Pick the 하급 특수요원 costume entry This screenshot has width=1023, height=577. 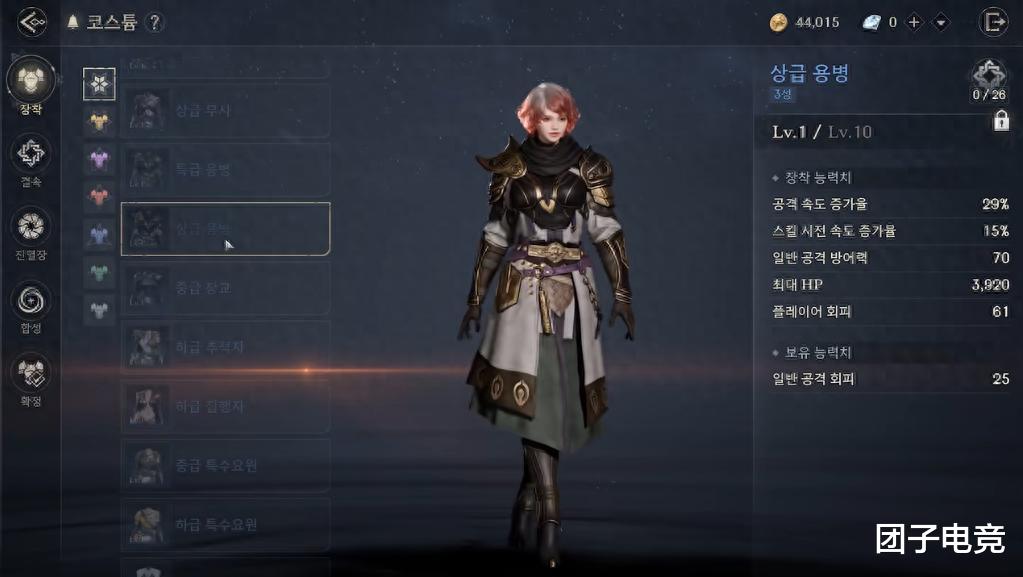click(x=225, y=524)
